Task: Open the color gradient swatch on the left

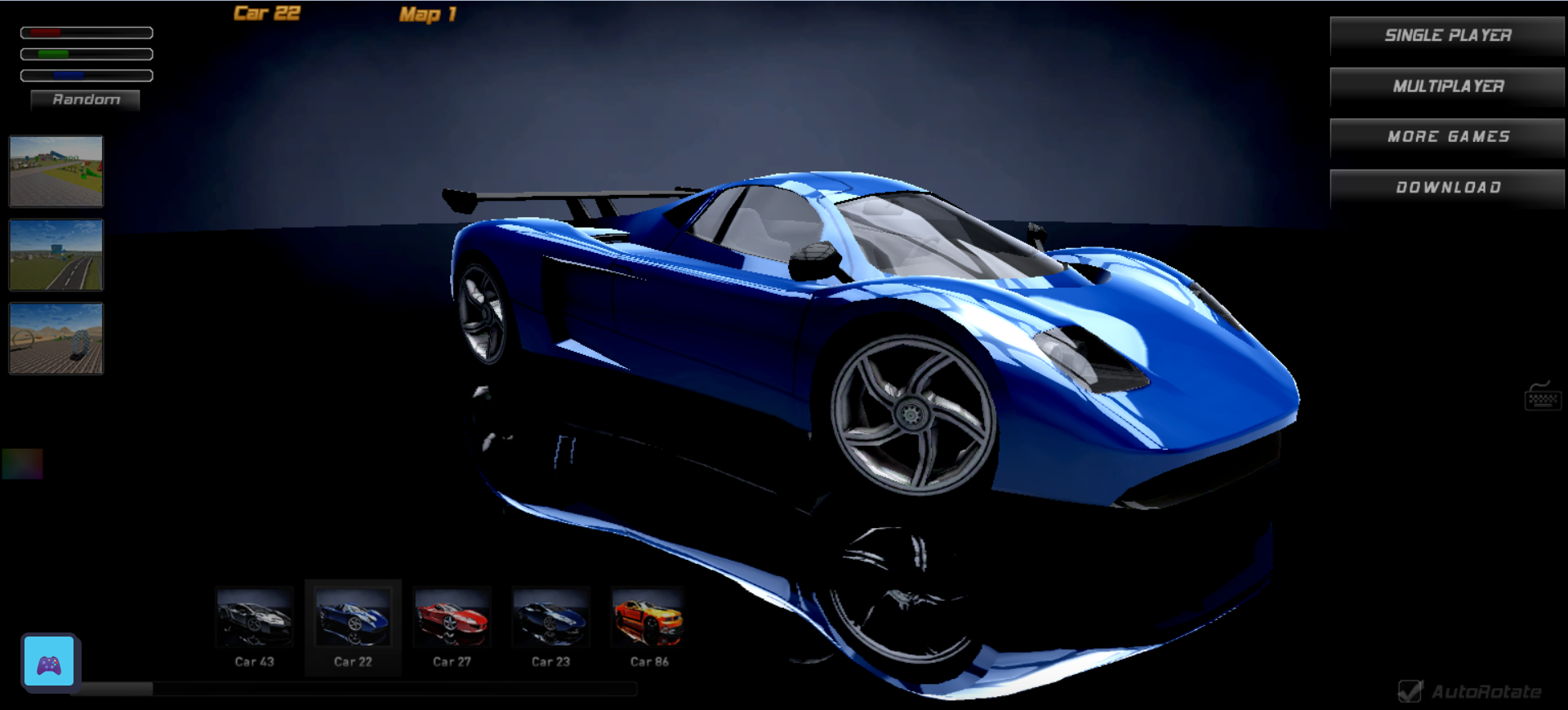Action: pyautogui.click(x=22, y=465)
